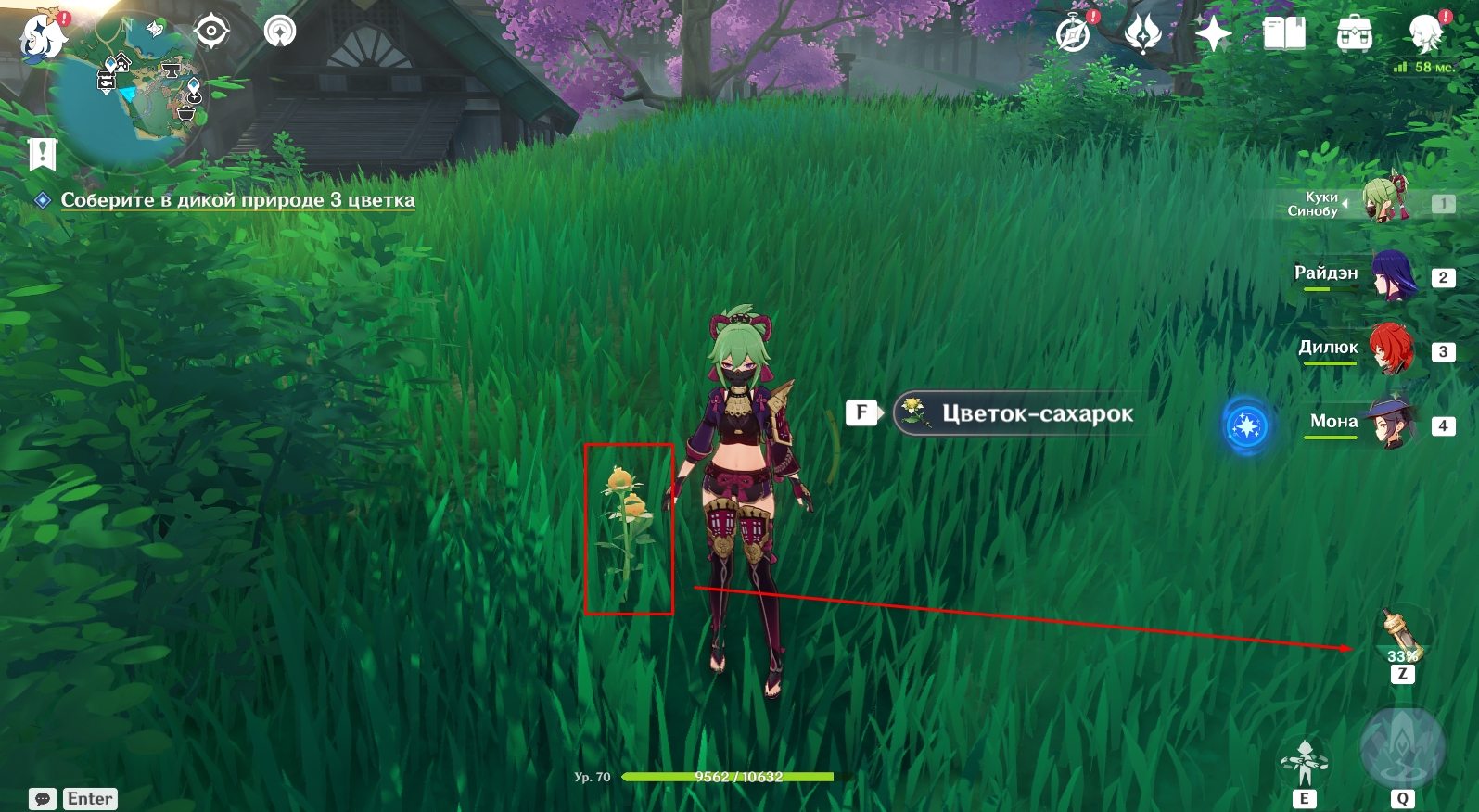
Task: Open the quest banner with exclamation mark
Action: [43, 155]
